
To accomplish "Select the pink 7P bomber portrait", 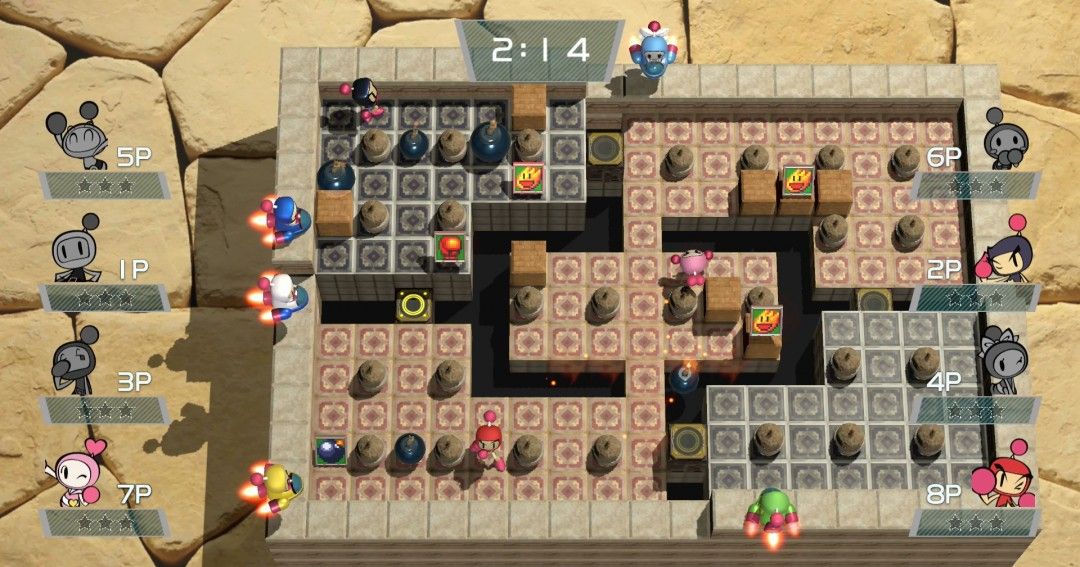I will (x=76, y=472).
